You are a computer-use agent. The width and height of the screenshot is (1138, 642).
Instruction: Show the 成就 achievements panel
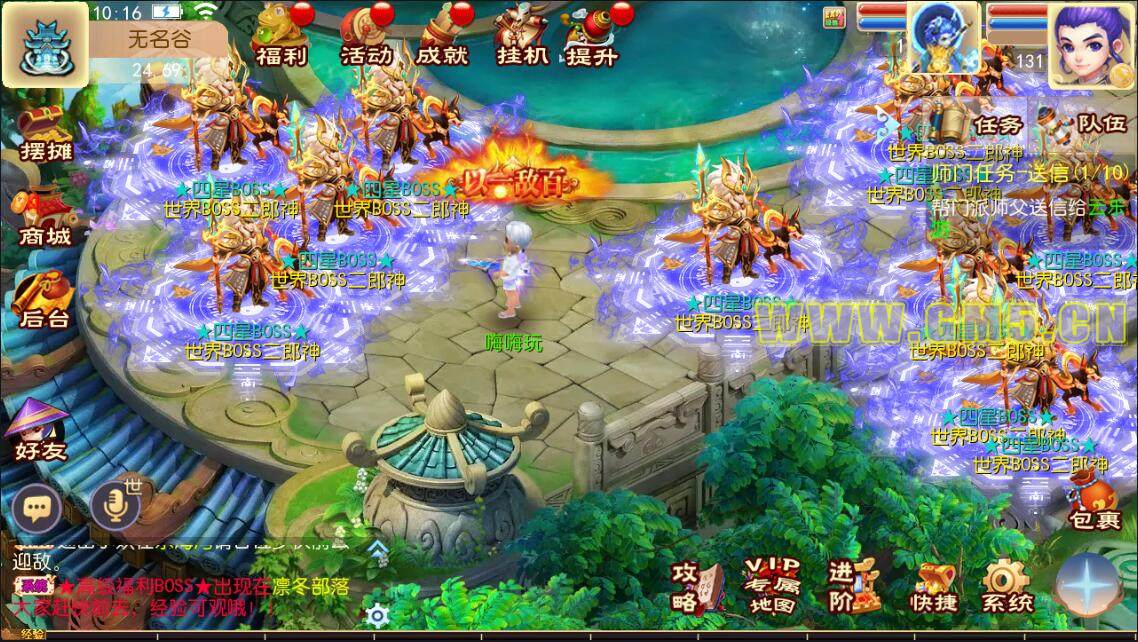441,37
